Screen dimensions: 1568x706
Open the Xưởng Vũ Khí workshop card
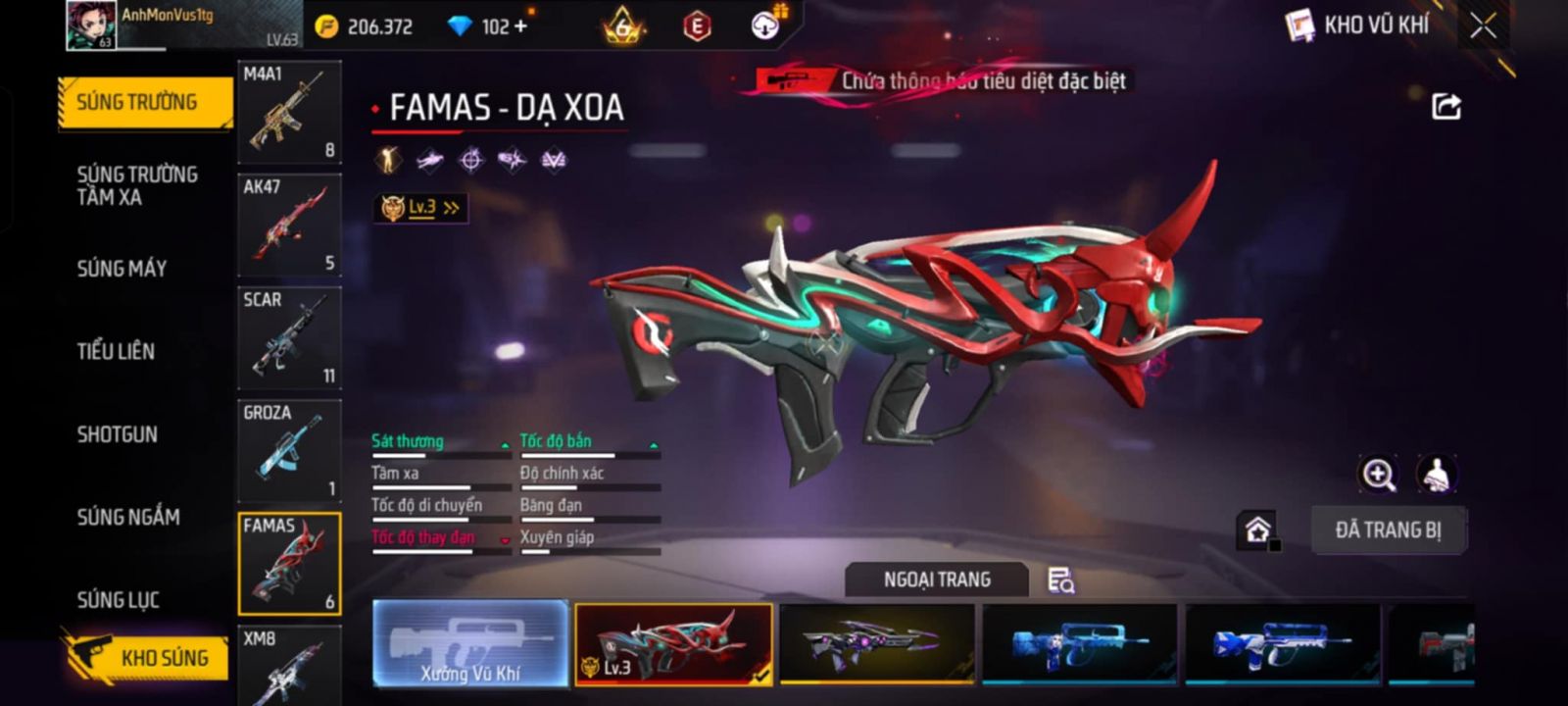(x=470, y=643)
